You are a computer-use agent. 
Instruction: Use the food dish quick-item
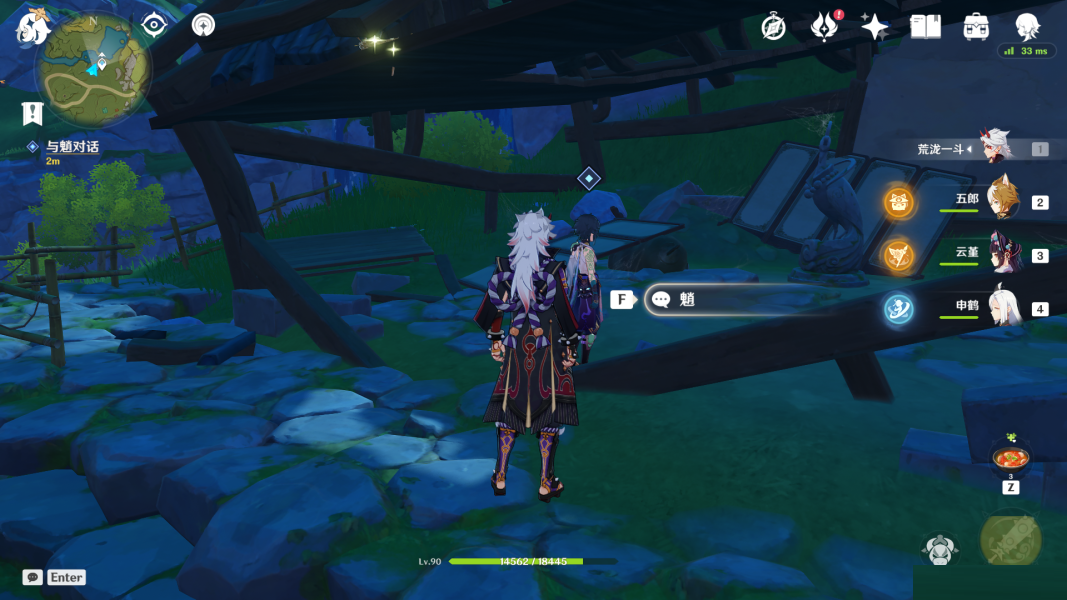point(1011,458)
